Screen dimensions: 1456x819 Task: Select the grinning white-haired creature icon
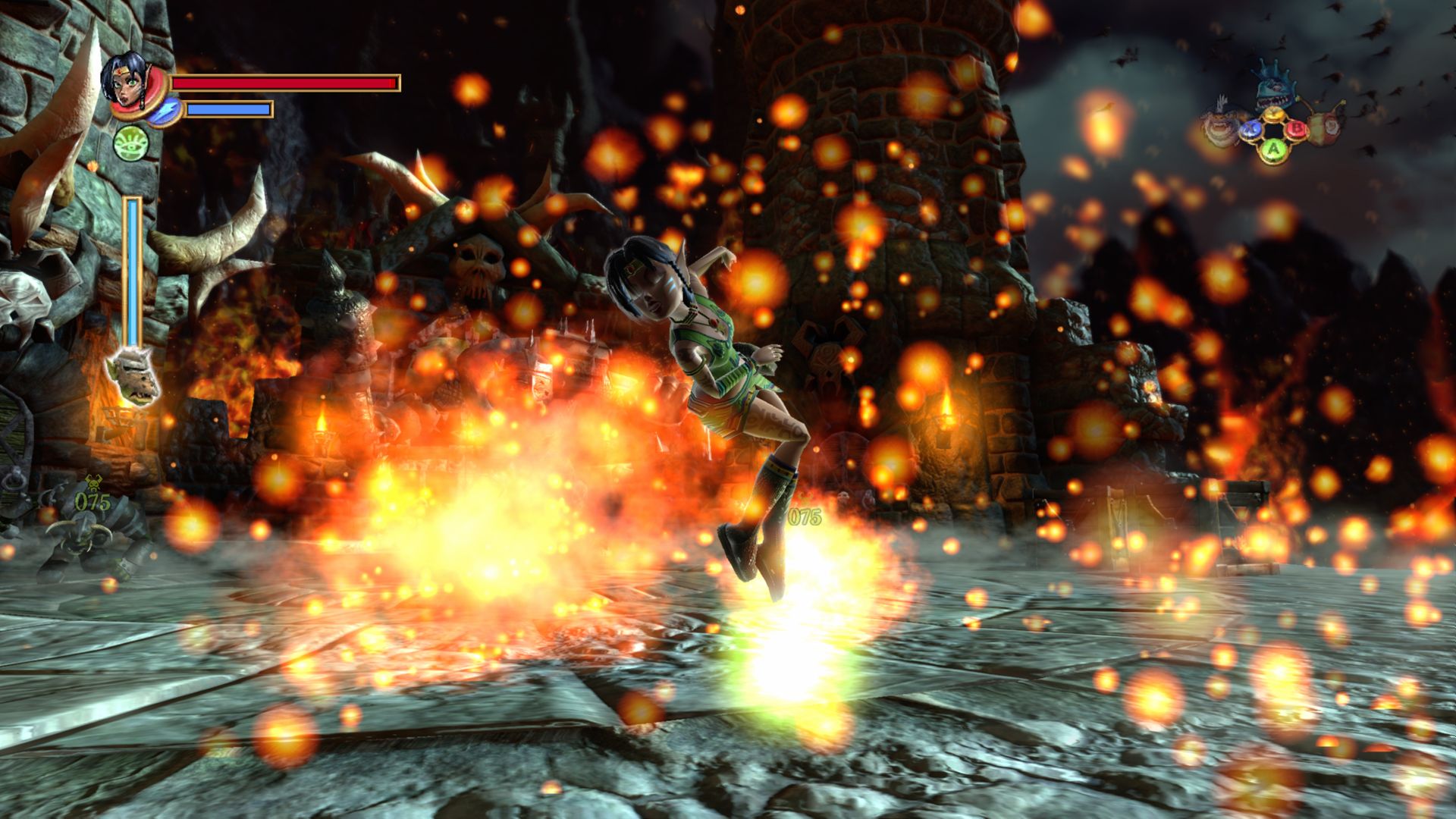click(1220, 127)
